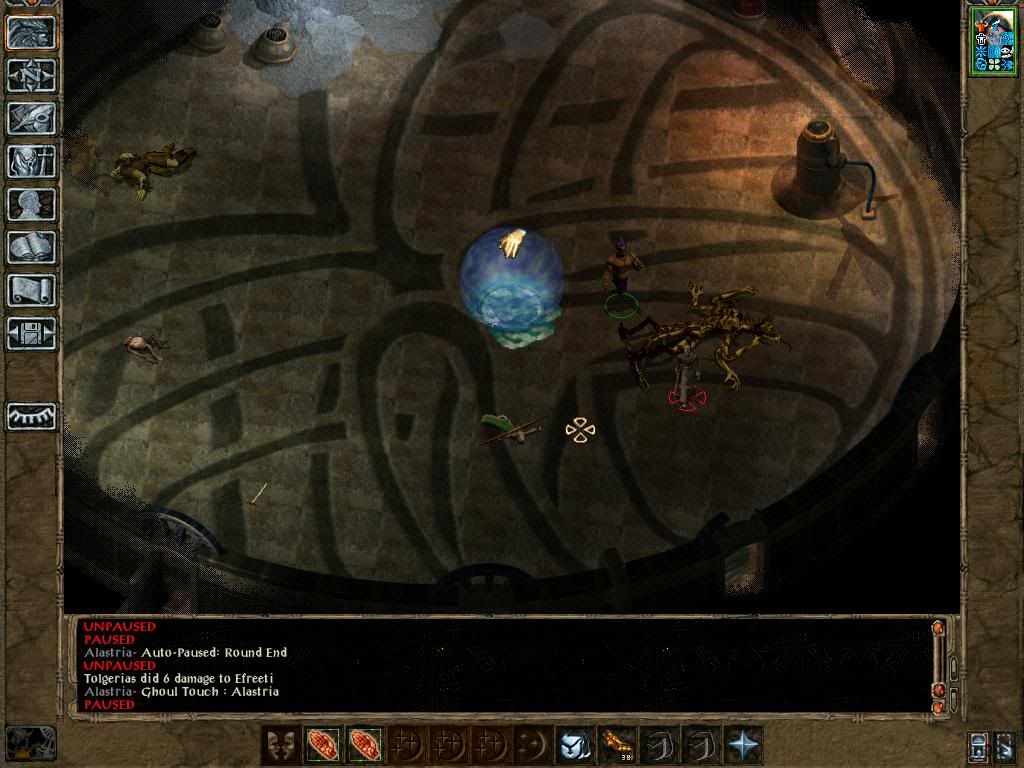Viewport: 1024px width, 768px height.
Task: Select the second red fist weapon slot
Action: tap(365, 745)
